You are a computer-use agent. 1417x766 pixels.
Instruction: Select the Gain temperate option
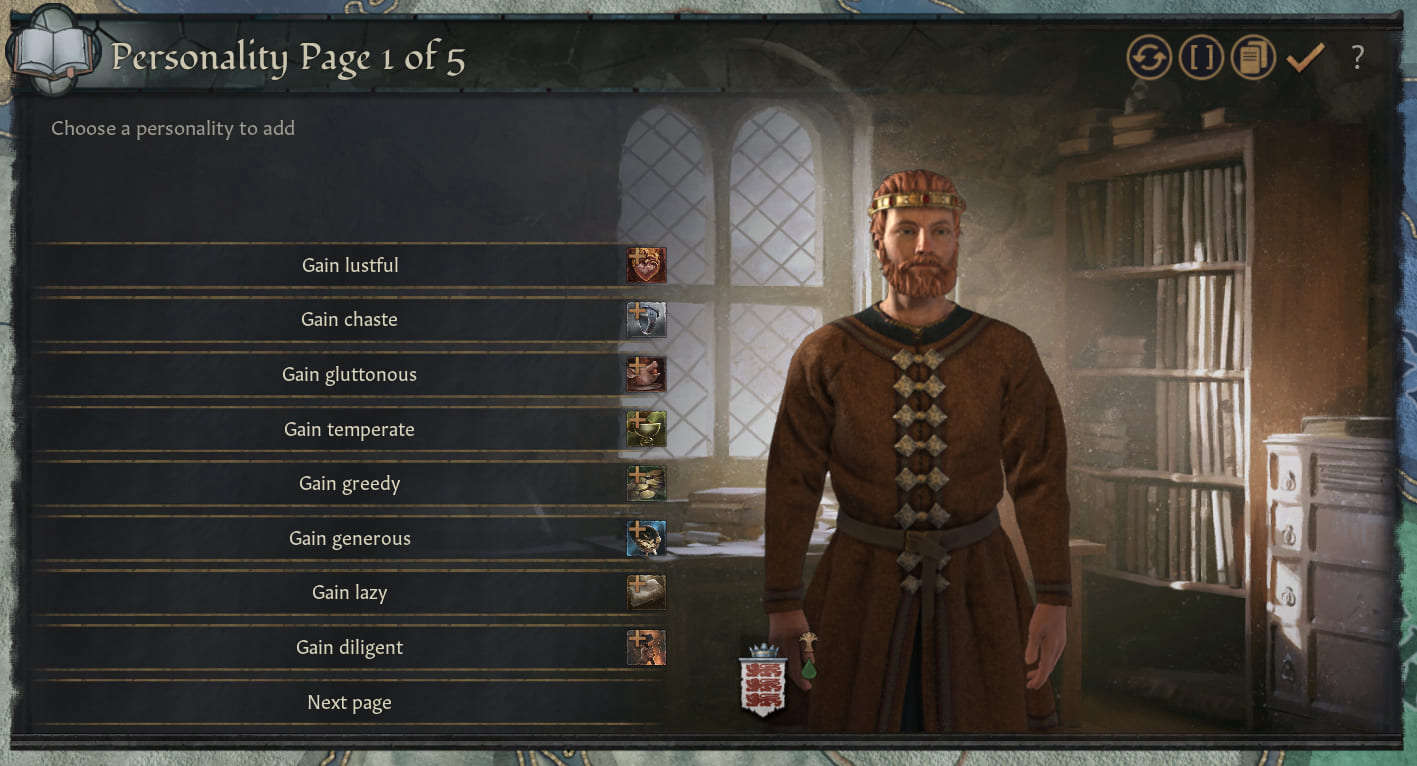coord(350,428)
